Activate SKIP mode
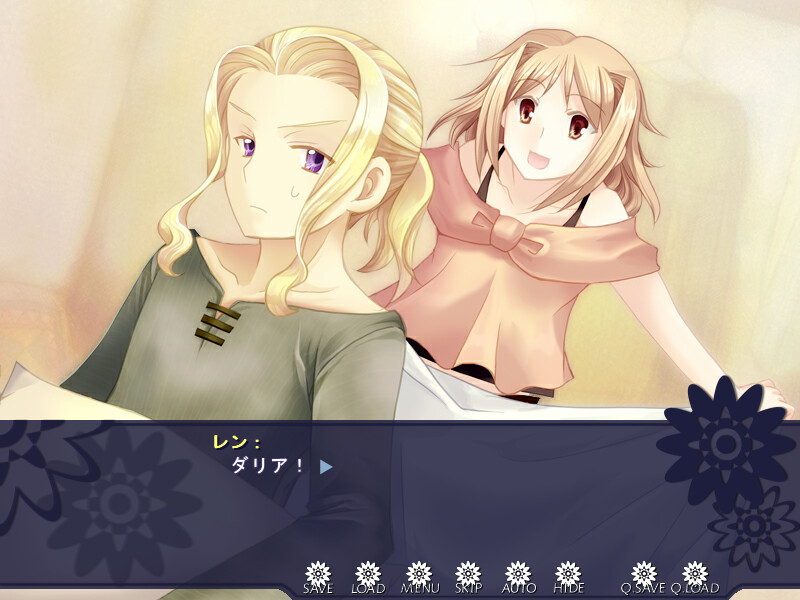This screenshot has width=800, height=600. coord(468,575)
